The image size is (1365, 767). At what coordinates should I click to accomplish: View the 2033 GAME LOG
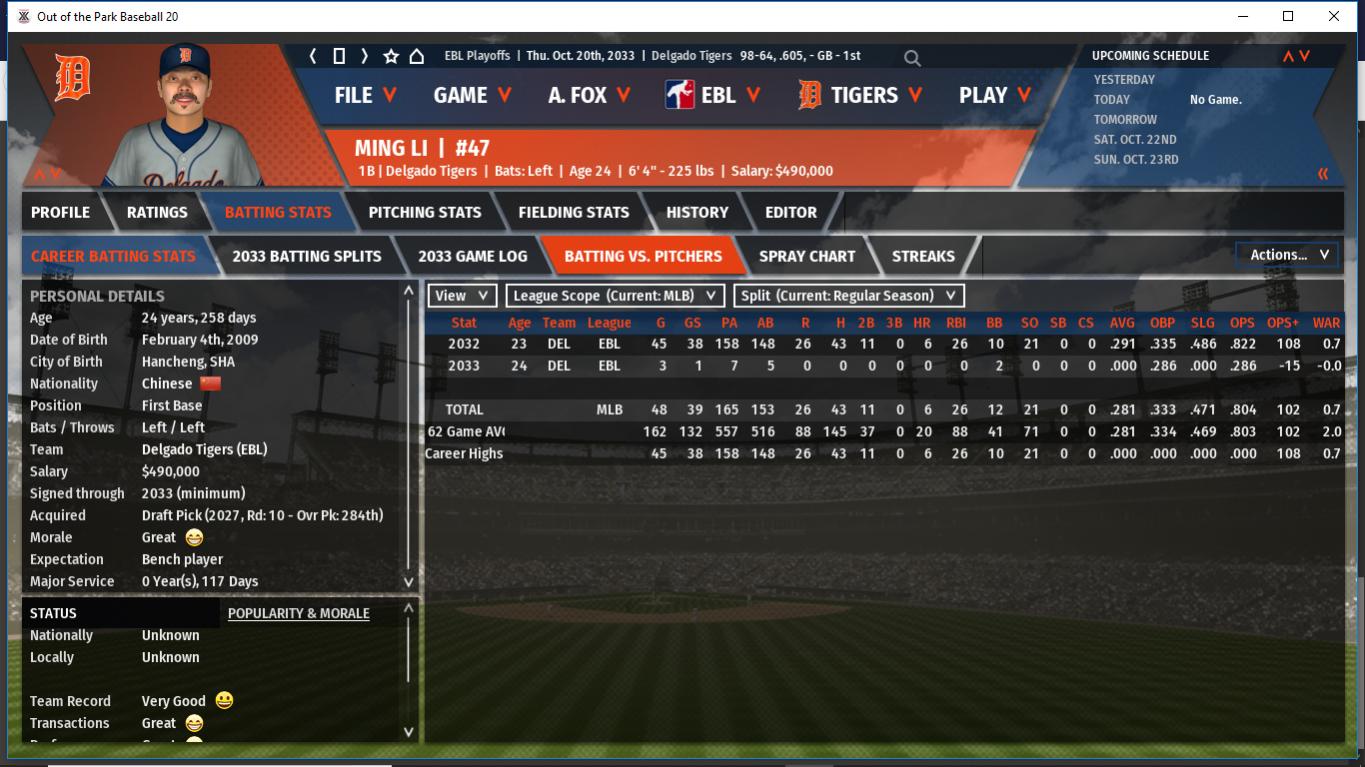472,256
